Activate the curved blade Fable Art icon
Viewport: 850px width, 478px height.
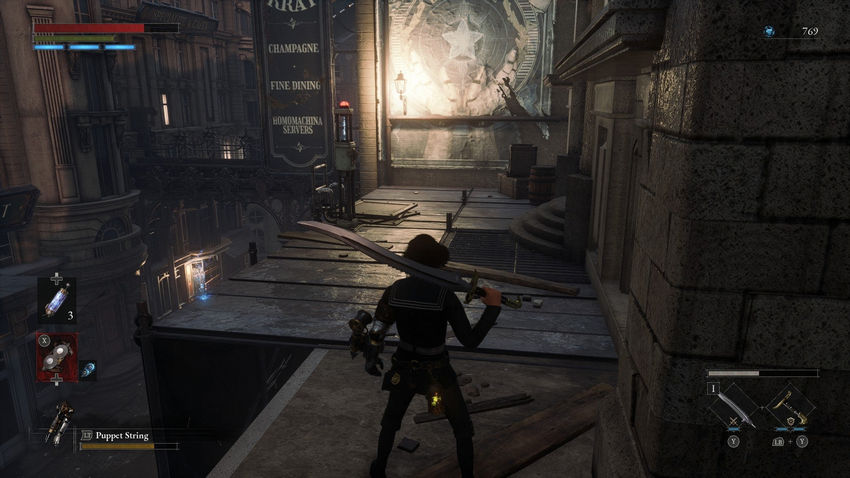pos(735,407)
